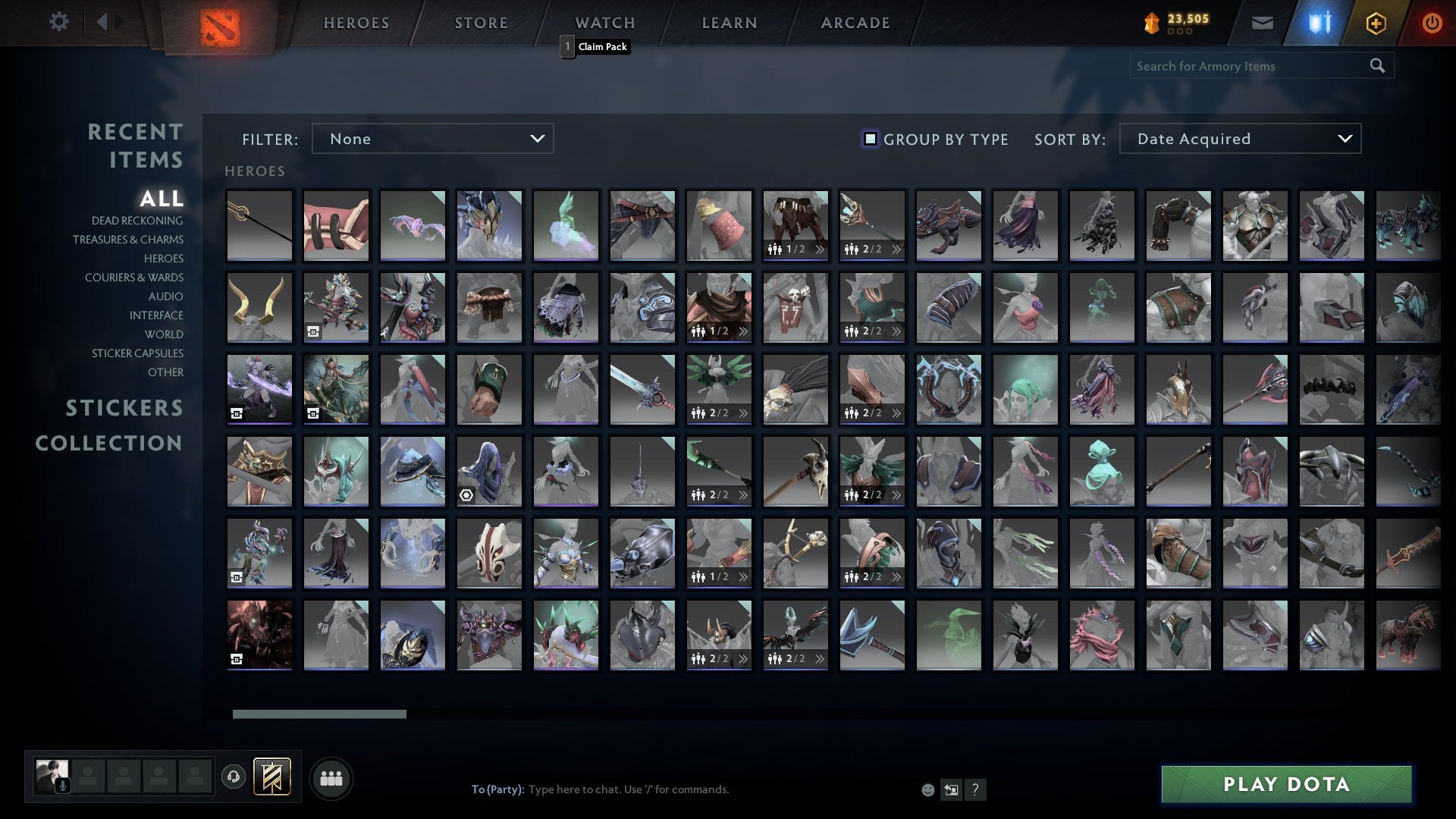Click the friends list icon near Play Dota
This screenshot has width=1456, height=819.
coord(331,777)
